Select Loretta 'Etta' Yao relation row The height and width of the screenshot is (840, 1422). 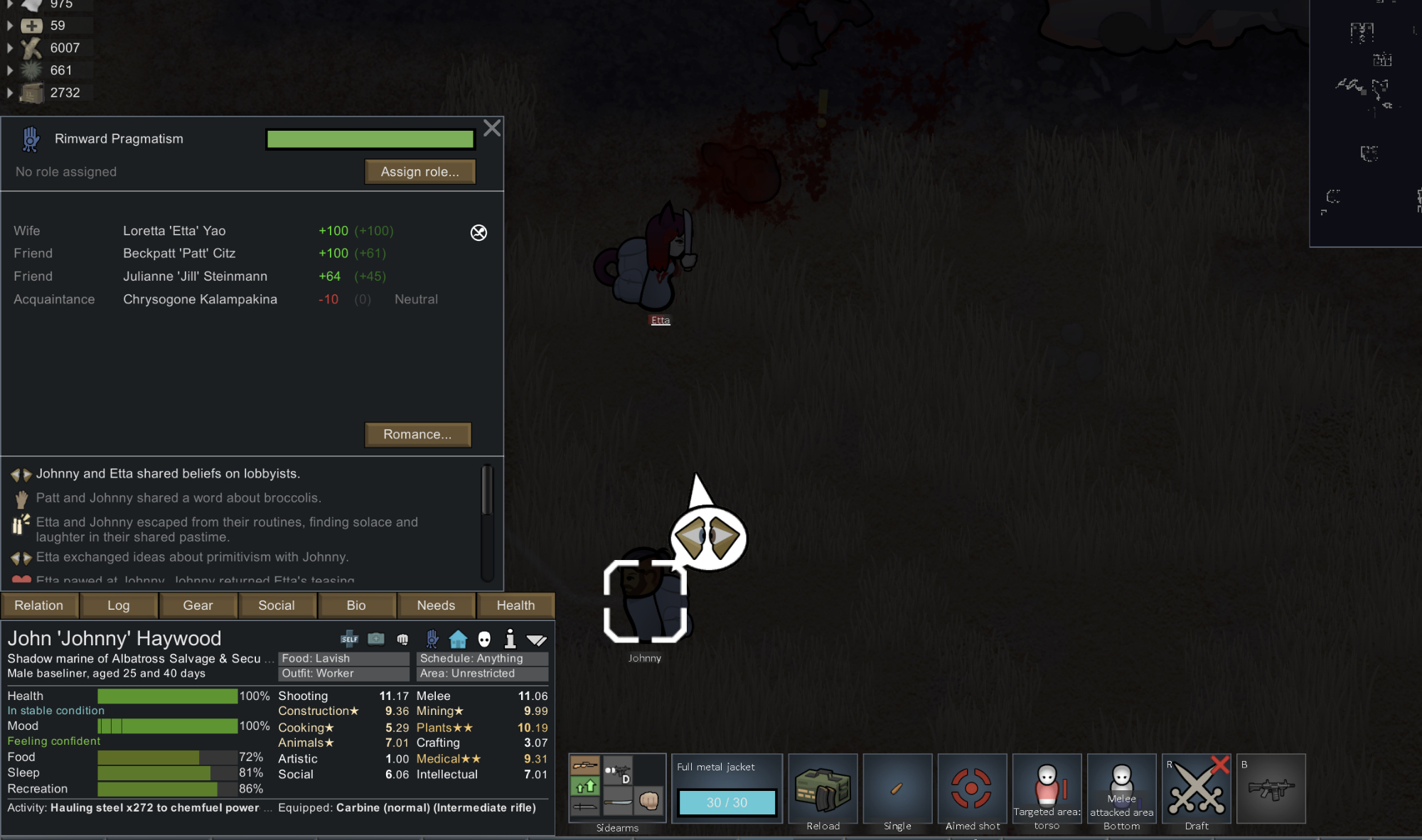click(174, 231)
